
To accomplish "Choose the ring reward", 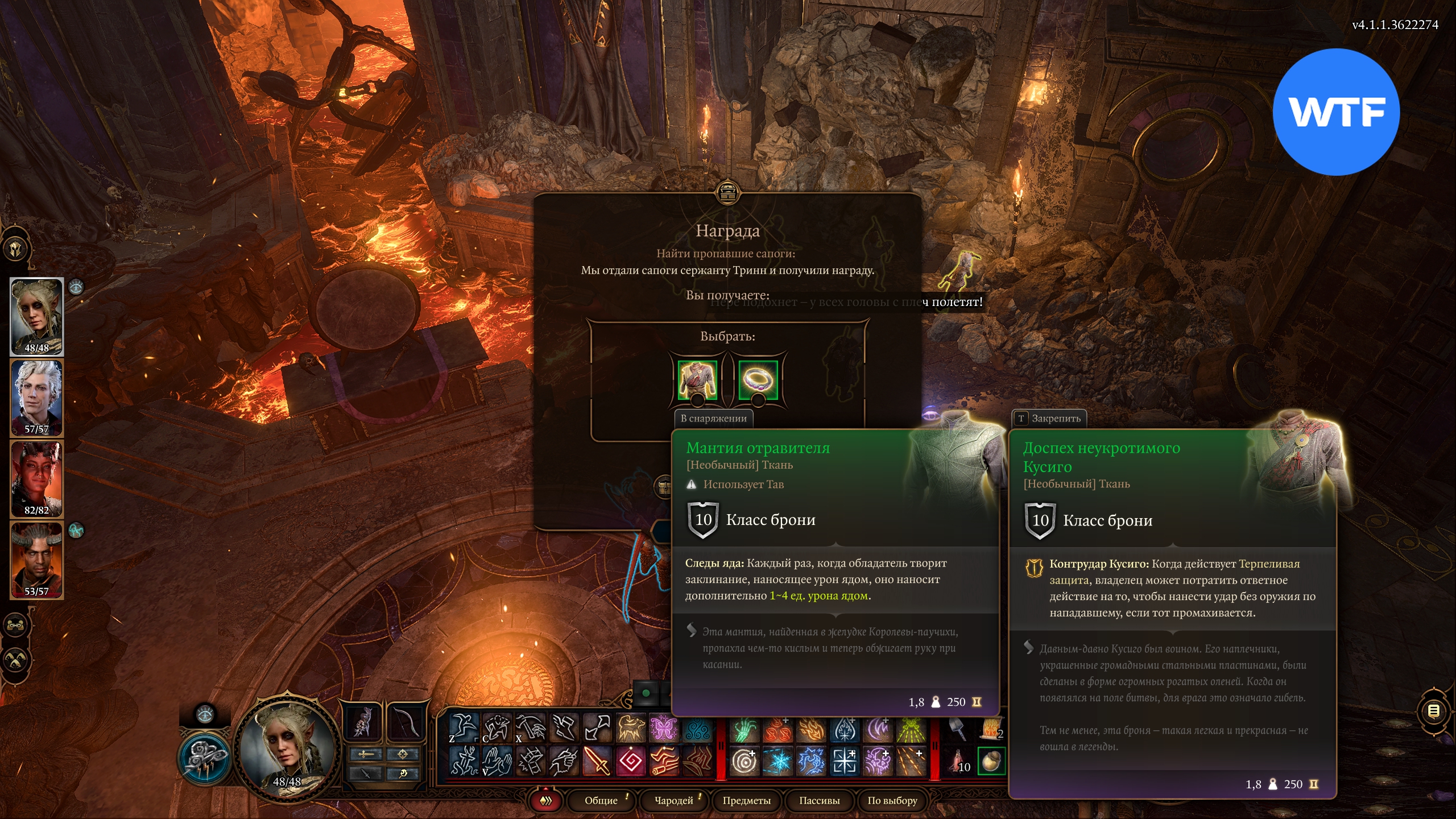I will [x=758, y=378].
